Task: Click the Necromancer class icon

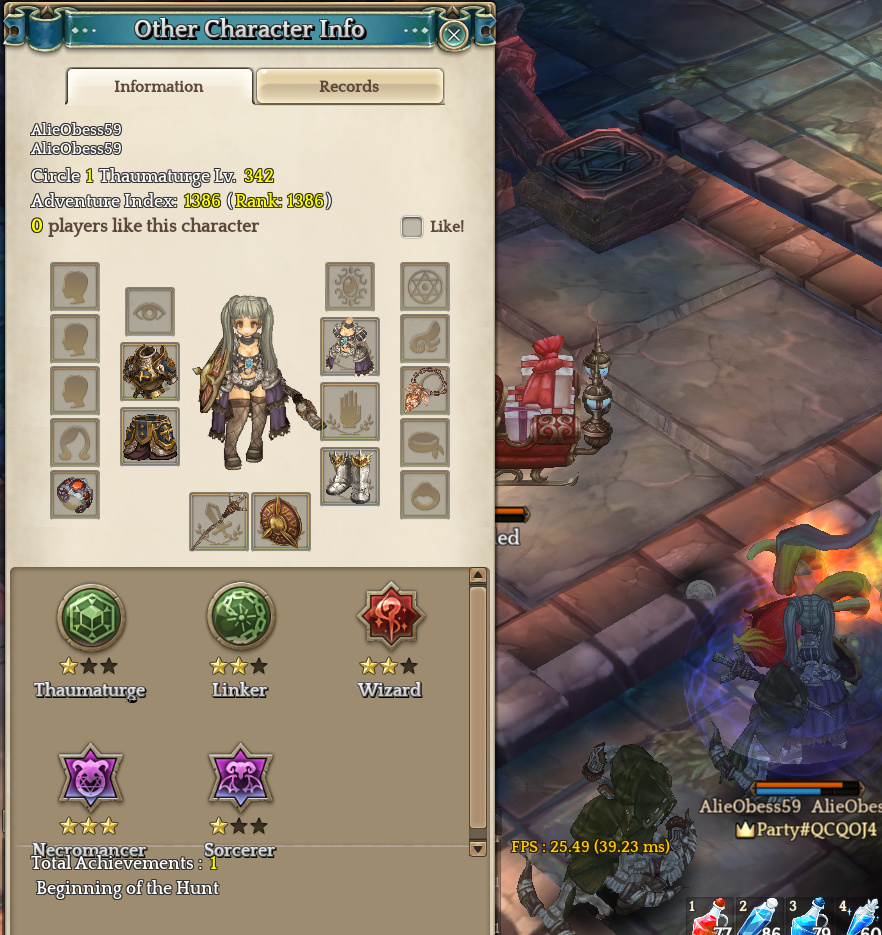Action: 90,777
